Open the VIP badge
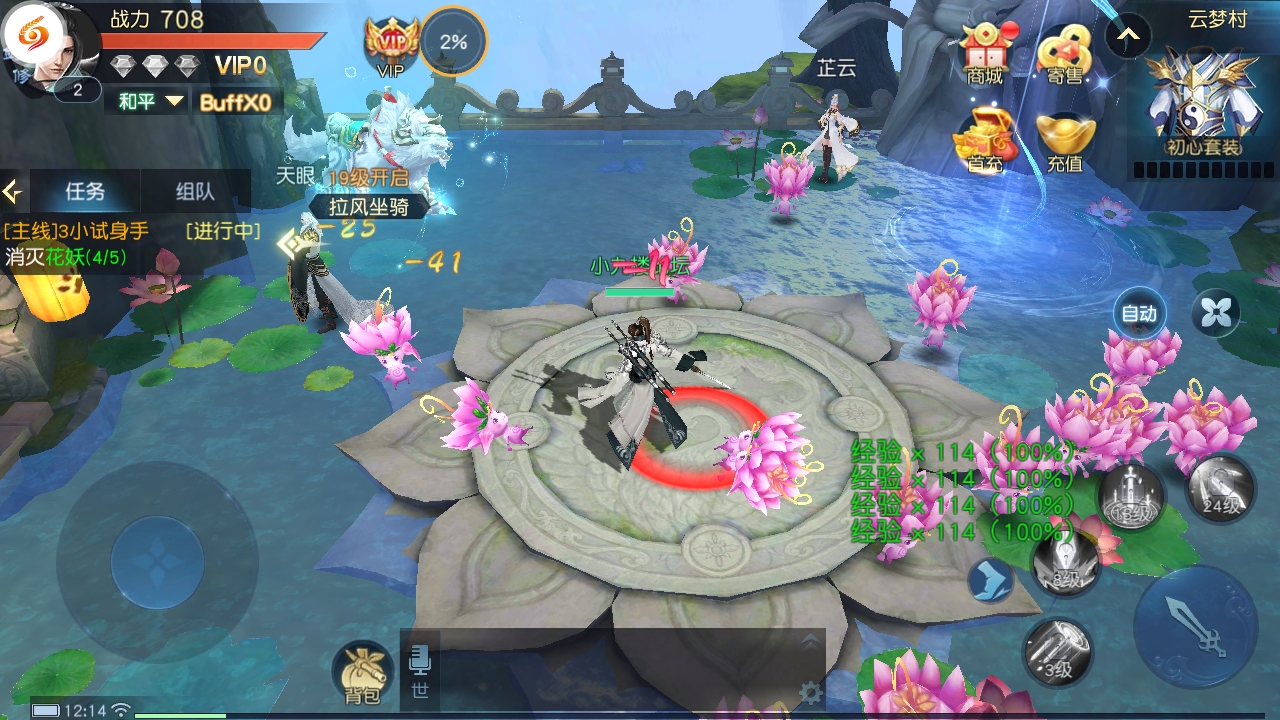Viewport: 1280px width, 720px height. [391, 44]
